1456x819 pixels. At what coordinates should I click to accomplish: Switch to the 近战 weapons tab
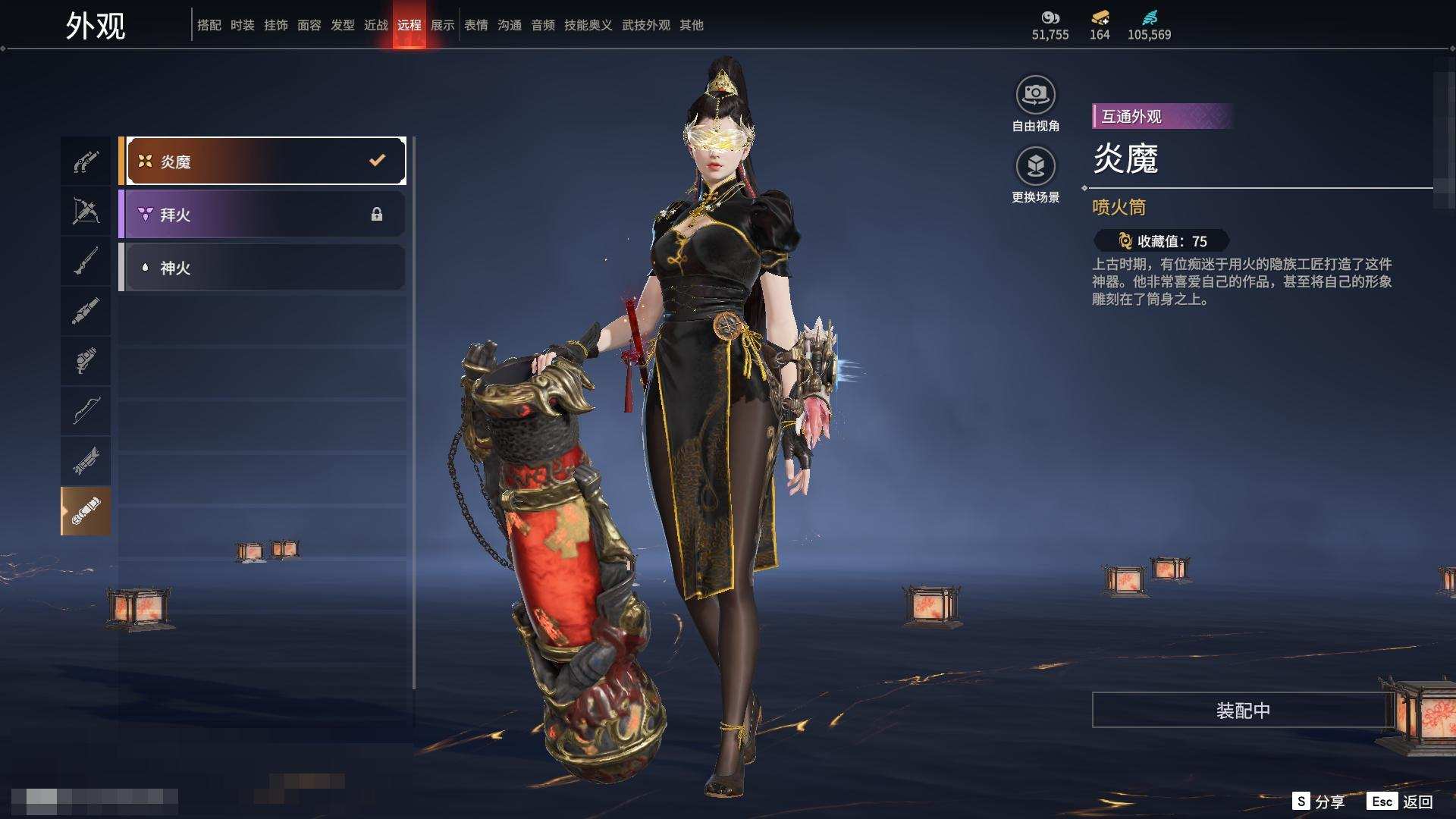(x=376, y=25)
